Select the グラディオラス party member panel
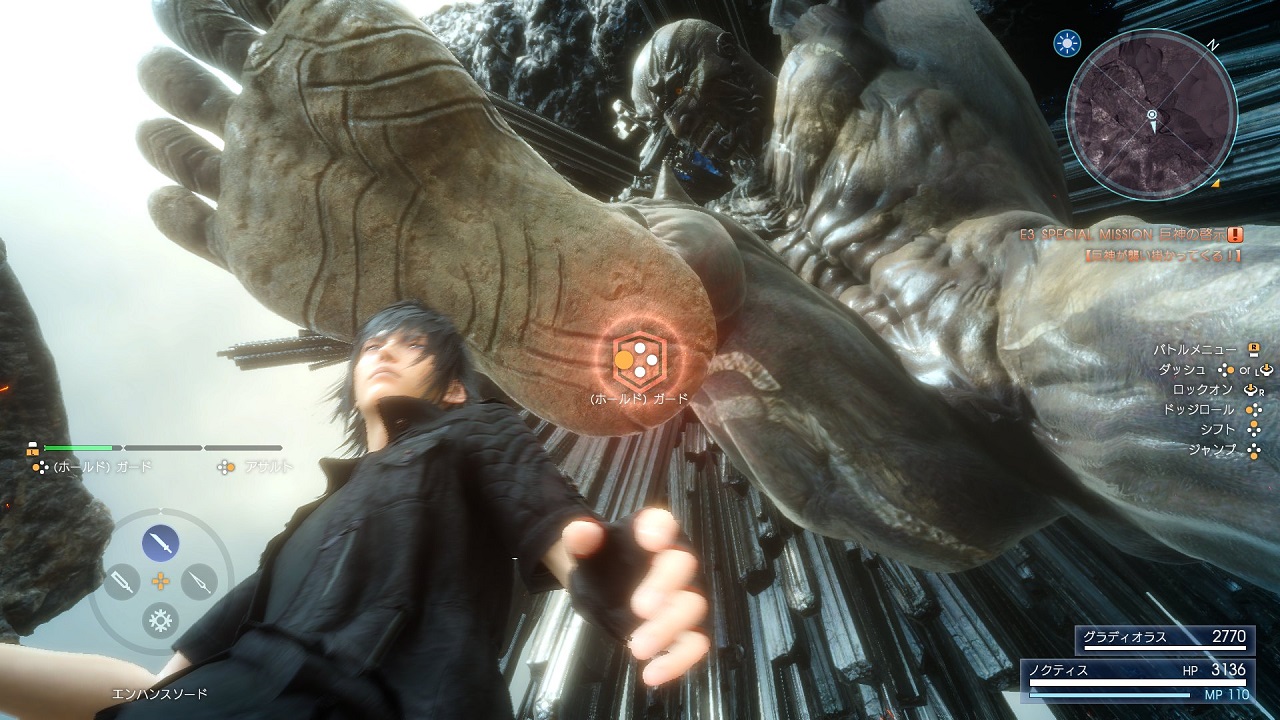Image resolution: width=1280 pixels, height=720 pixels. 1163,639
